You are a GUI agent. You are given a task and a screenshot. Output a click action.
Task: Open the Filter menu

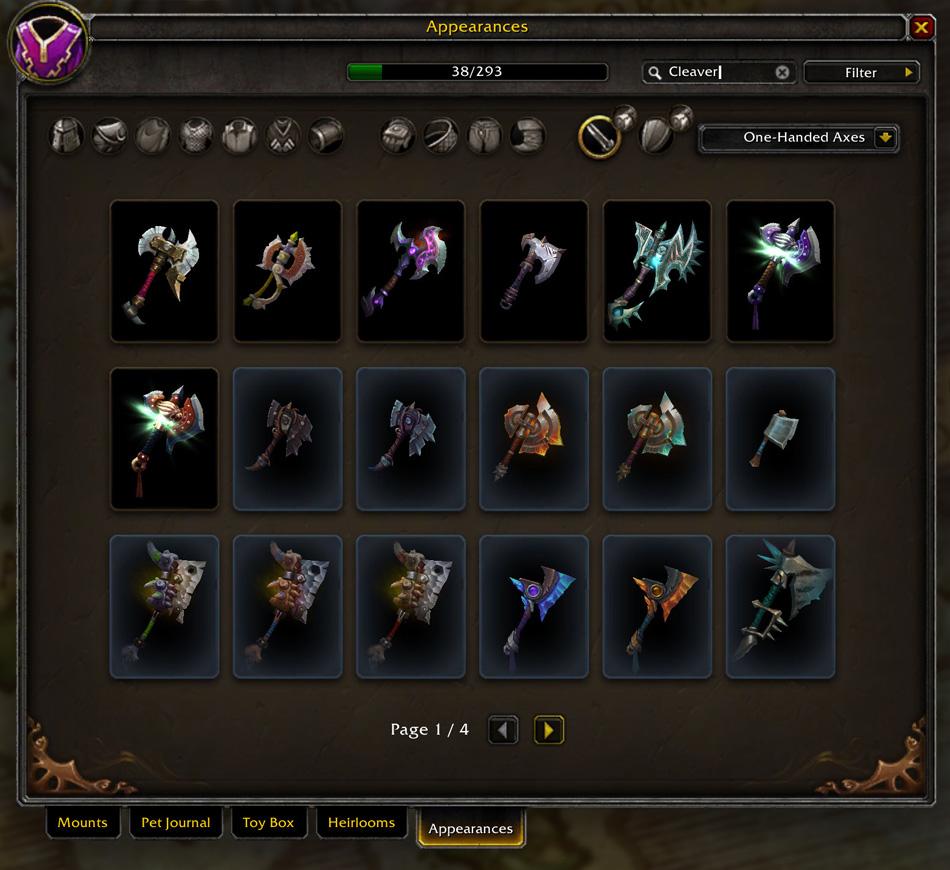click(x=861, y=72)
